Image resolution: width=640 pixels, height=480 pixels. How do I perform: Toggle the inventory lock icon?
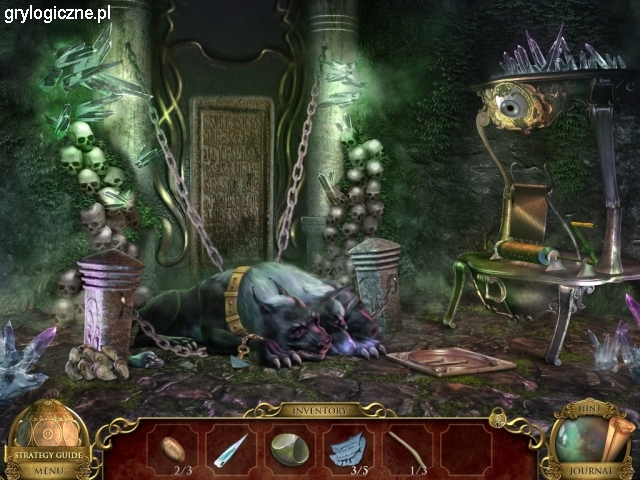tap(497, 417)
